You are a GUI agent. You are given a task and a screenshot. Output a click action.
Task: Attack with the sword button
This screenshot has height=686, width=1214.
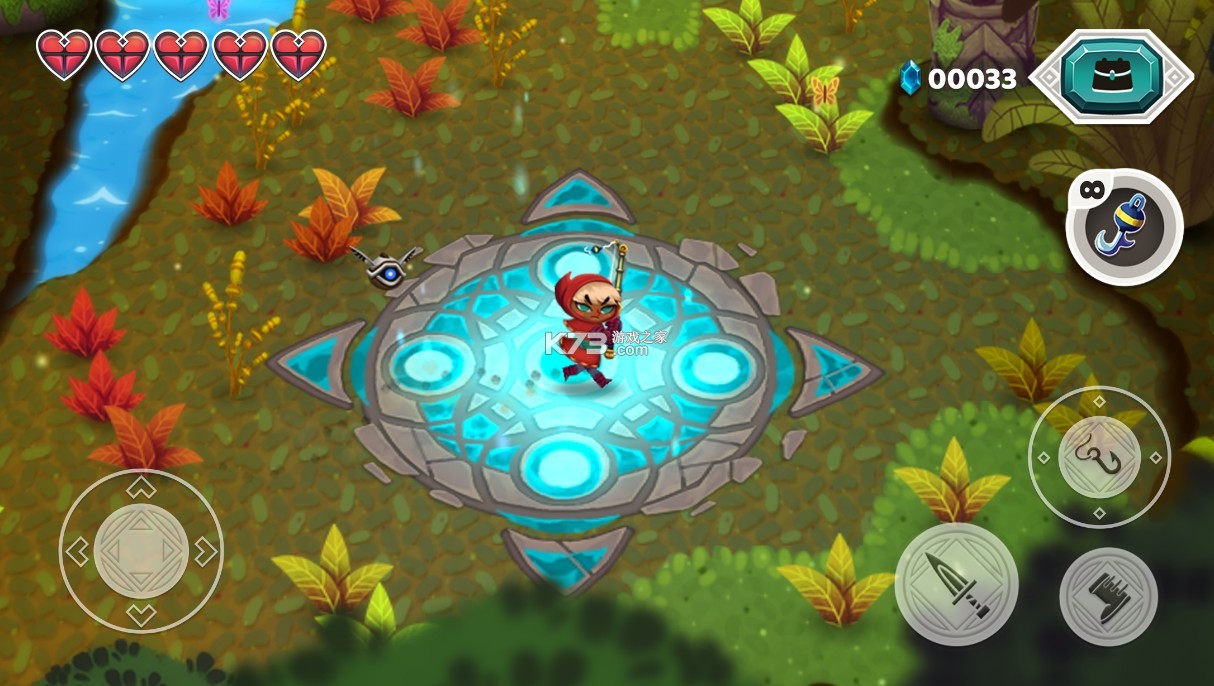click(x=956, y=584)
